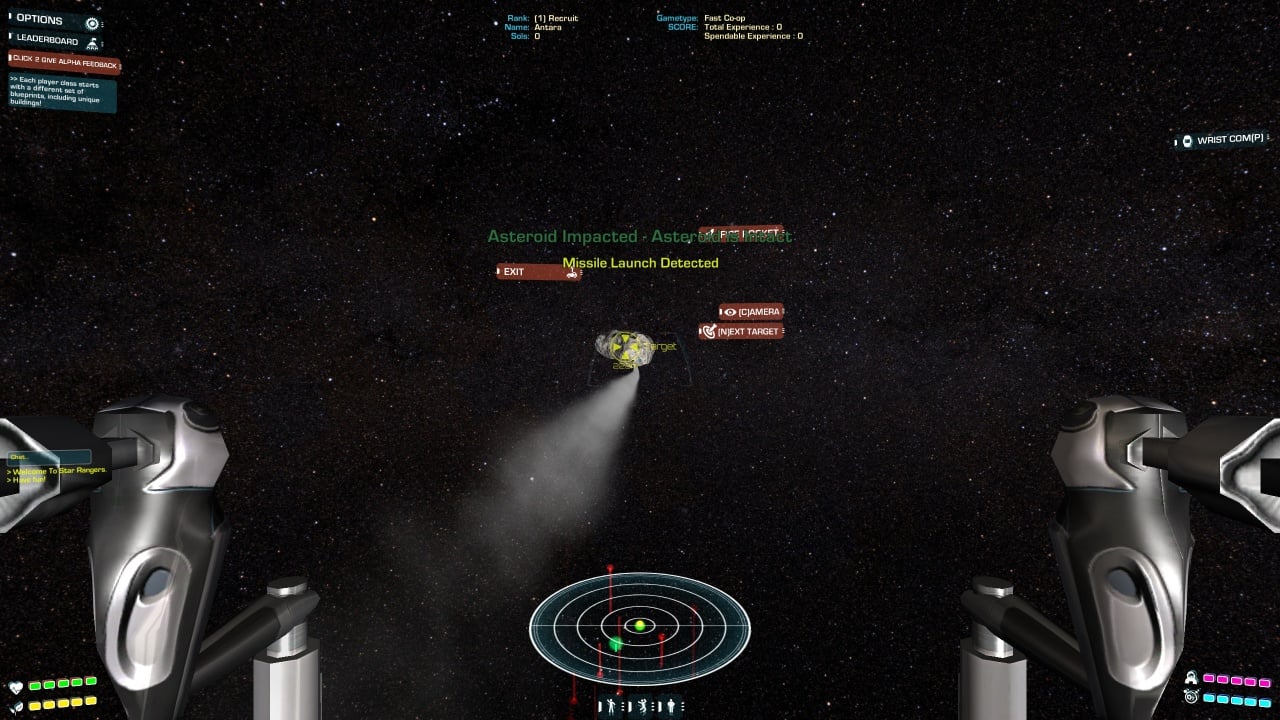
Task: Switch view with the Camera button
Action: coord(751,312)
